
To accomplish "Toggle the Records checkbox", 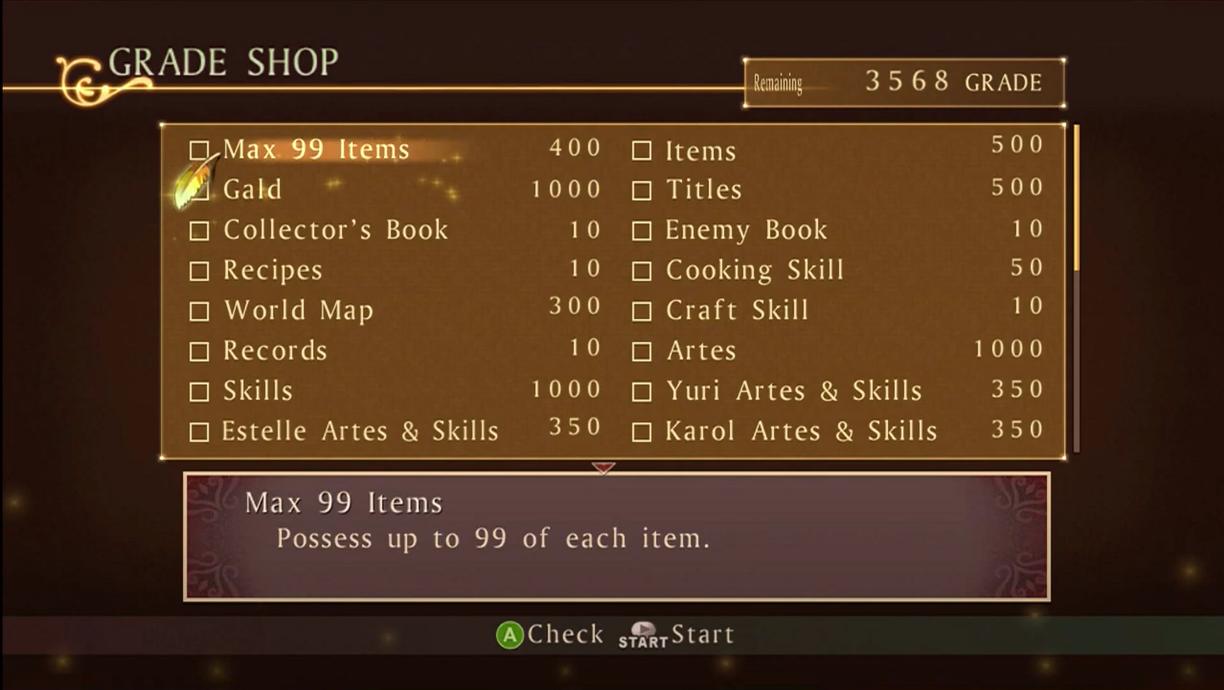I will click(200, 352).
